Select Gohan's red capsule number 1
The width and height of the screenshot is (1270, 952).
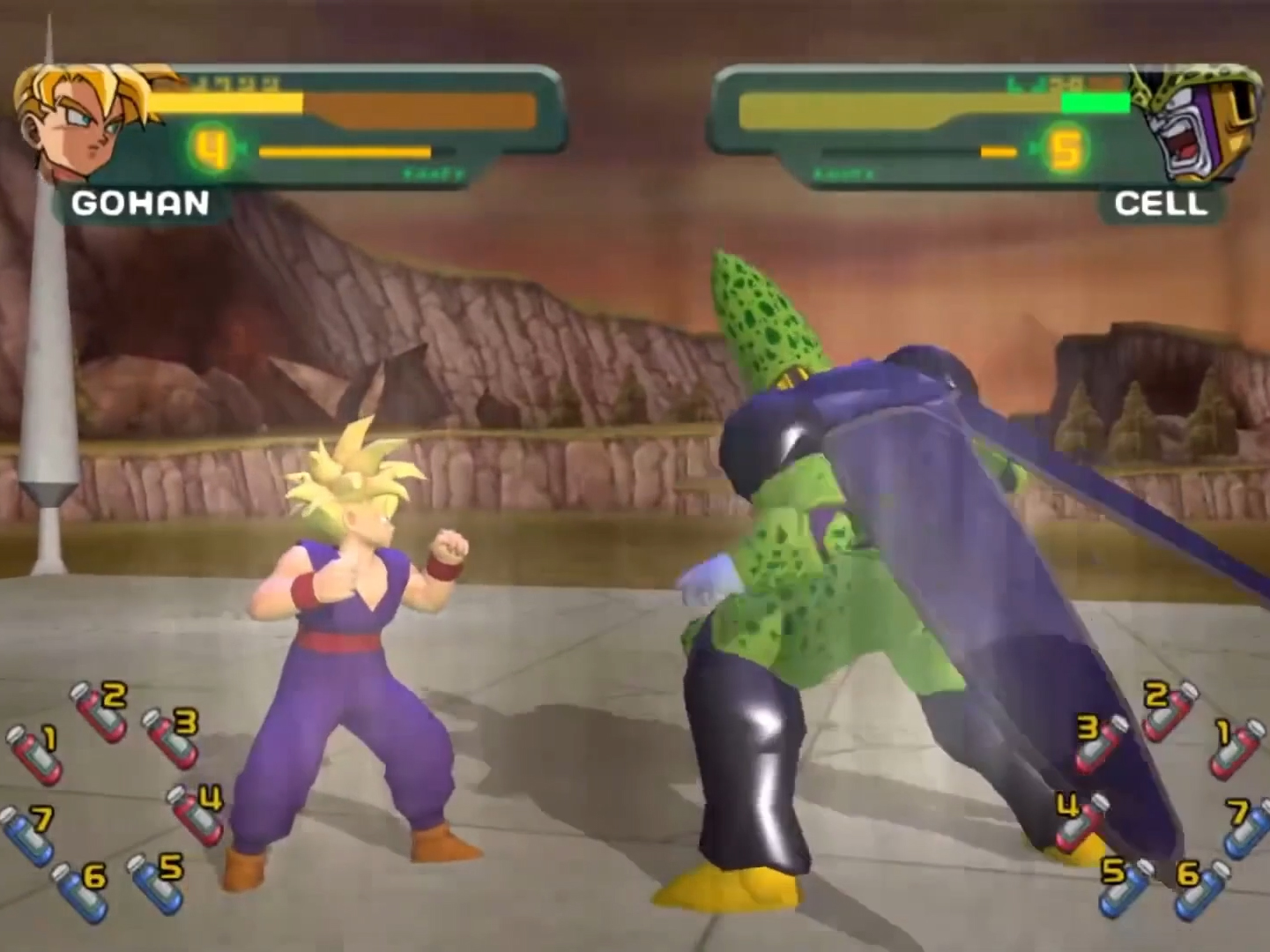pyautogui.click(x=35, y=754)
